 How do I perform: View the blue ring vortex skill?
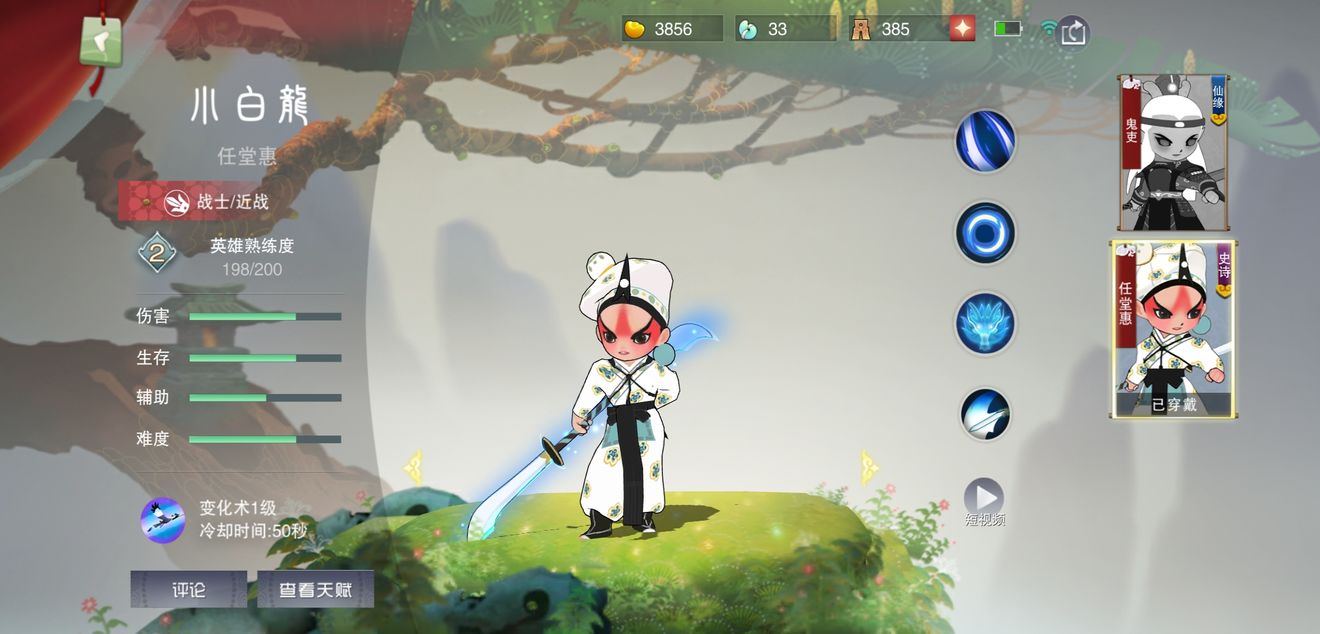[985, 233]
